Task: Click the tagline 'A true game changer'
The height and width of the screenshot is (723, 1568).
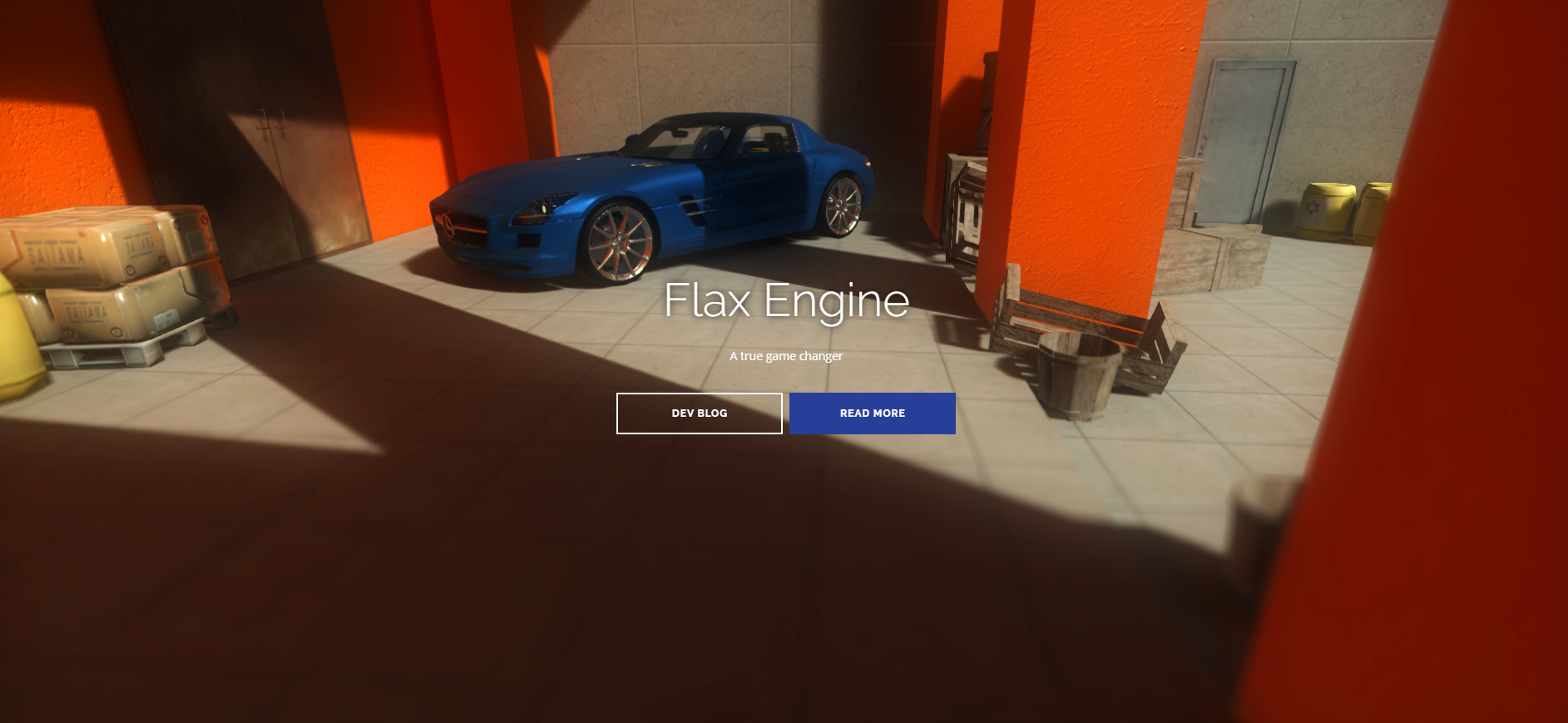Action: 785,356
